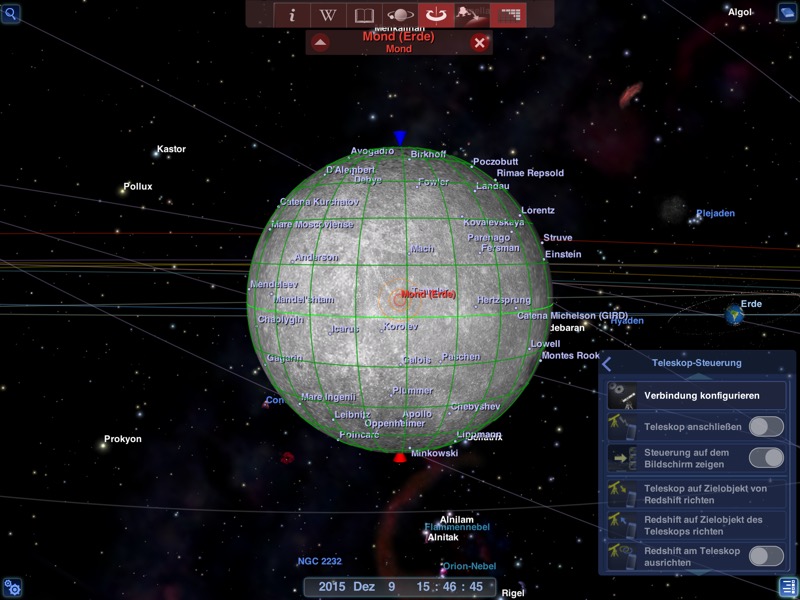The image size is (800, 600).
Task: Open the search magnifier icon
Action: pyautogui.click(x=12, y=13)
